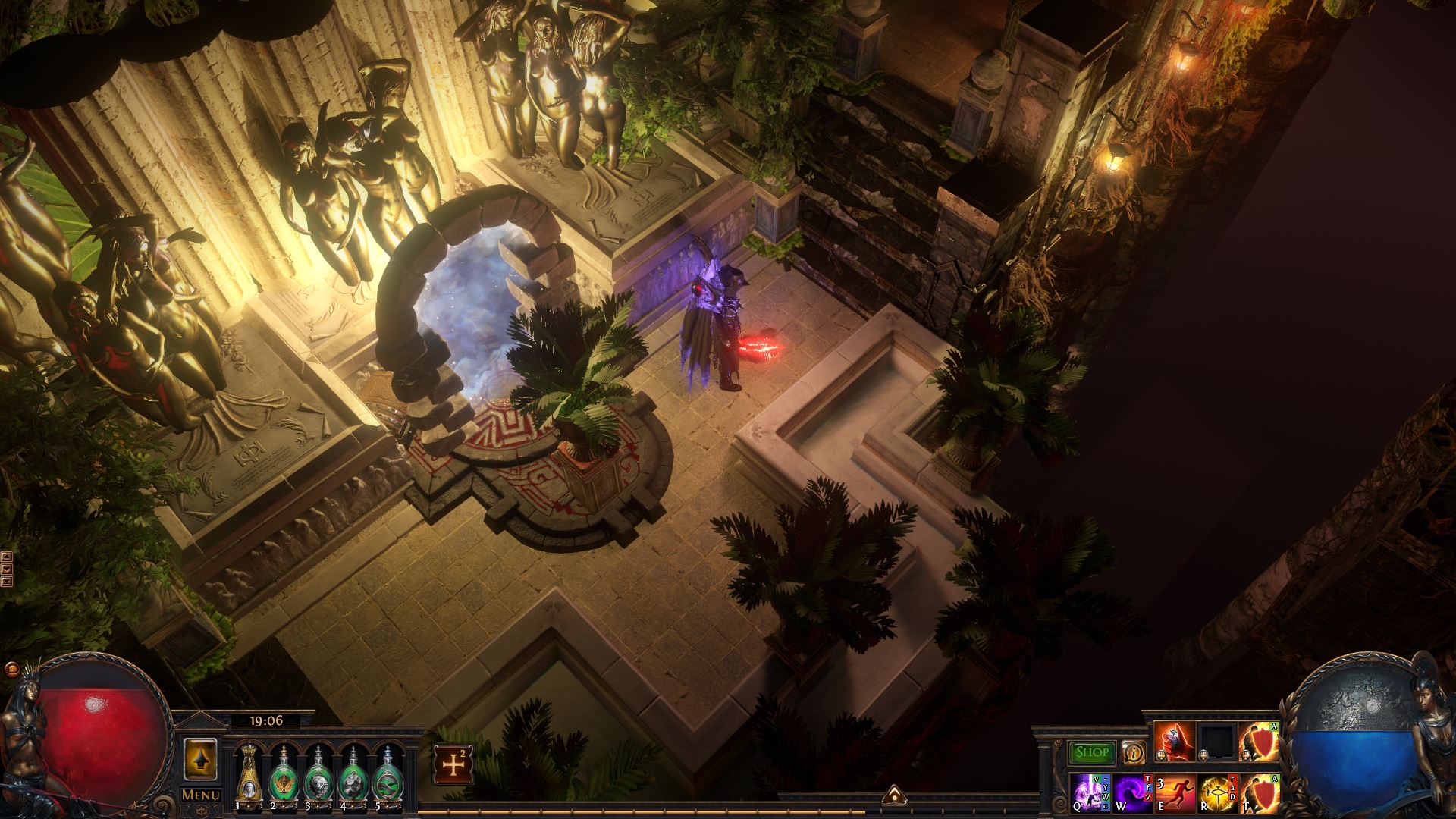This screenshot has width=1456, height=819.
Task: Activate the golden radiant skill on R
Action: click(x=1217, y=792)
